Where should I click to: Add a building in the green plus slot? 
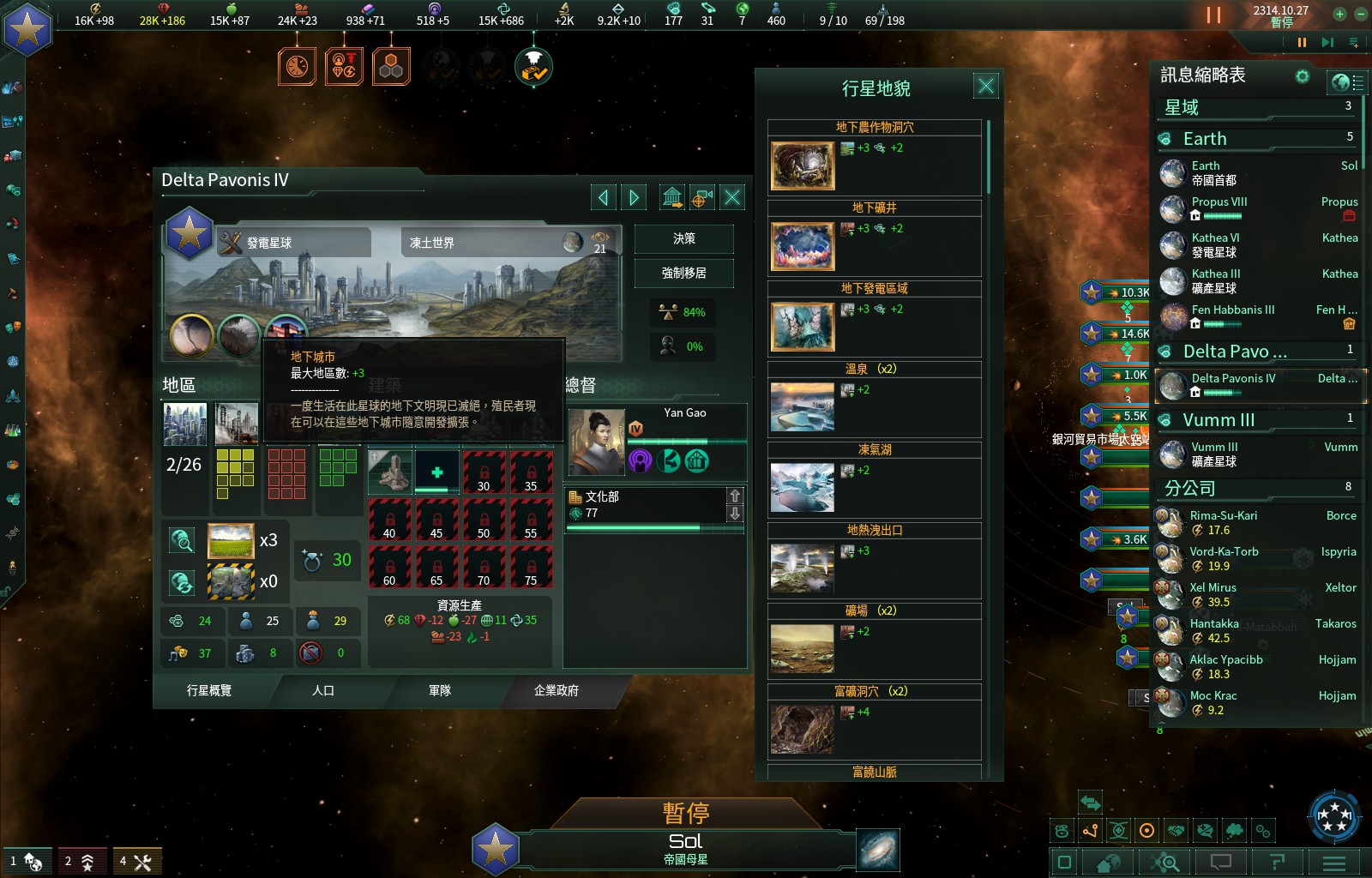(x=436, y=472)
